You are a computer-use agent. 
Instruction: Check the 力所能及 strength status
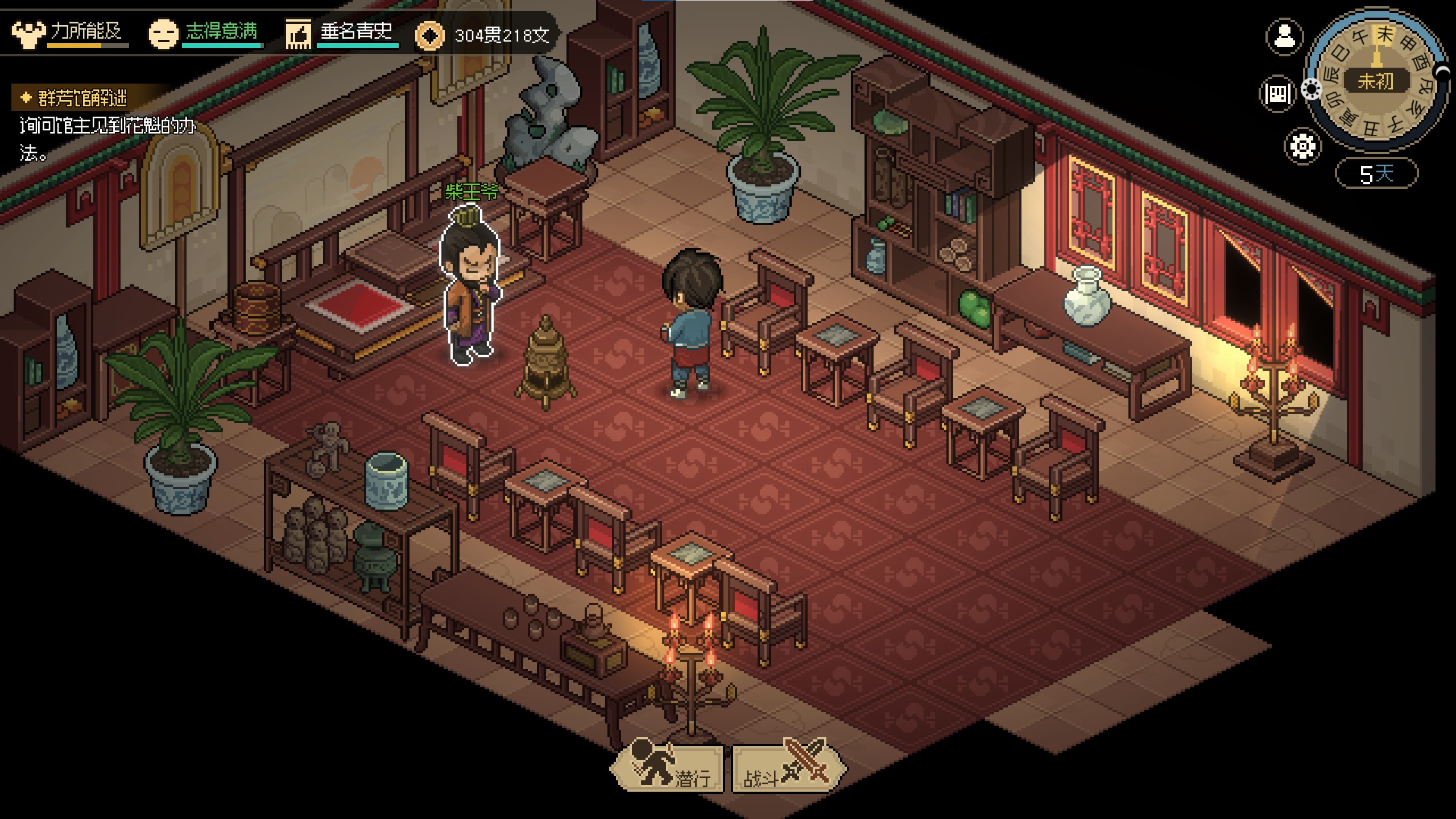[x=69, y=33]
